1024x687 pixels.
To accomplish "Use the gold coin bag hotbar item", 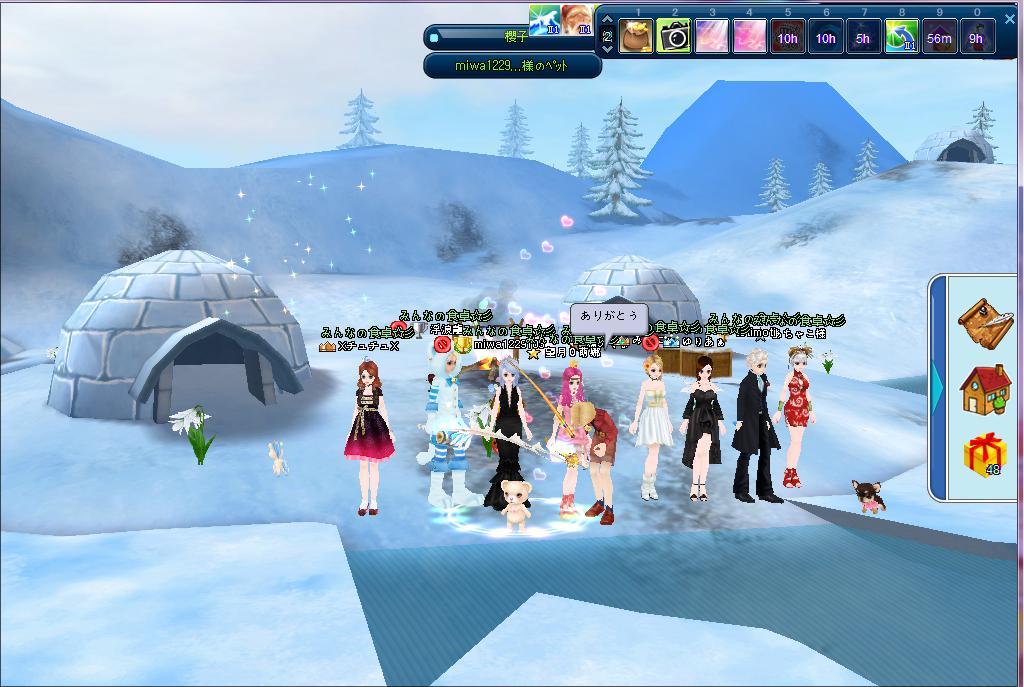I will click(x=637, y=38).
